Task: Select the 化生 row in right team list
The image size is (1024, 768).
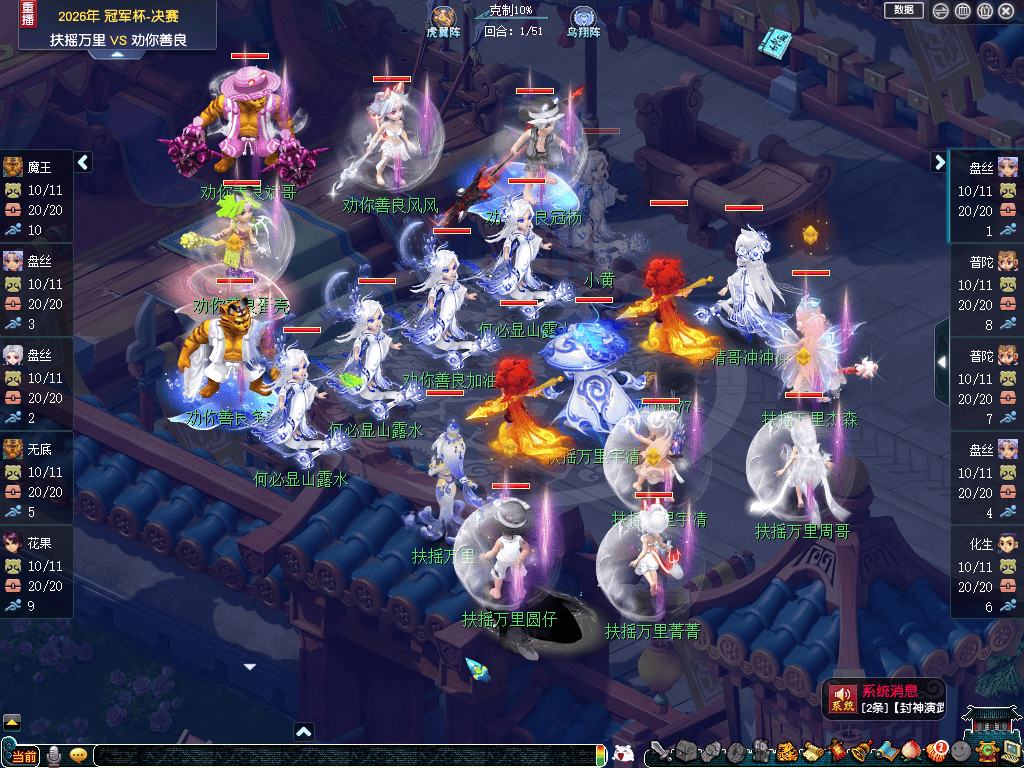Action: point(986,572)
